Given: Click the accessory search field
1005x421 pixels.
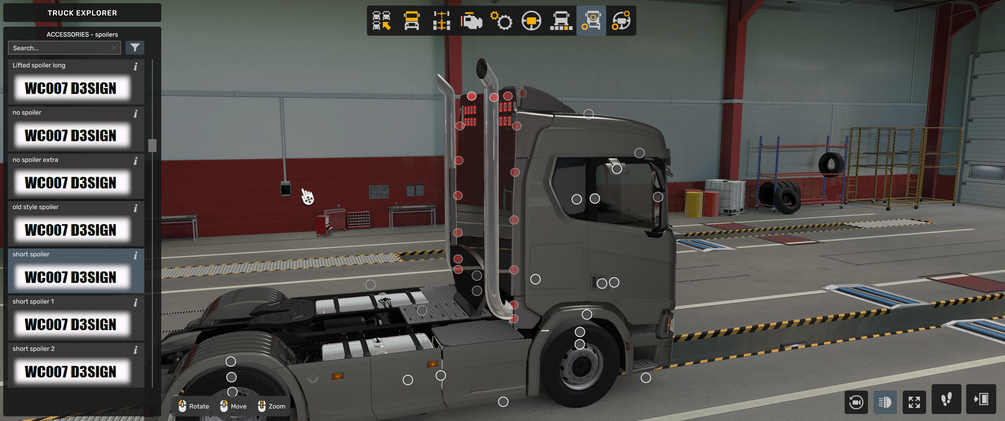Looking at the screenshot, I should [x=58, y=48].
